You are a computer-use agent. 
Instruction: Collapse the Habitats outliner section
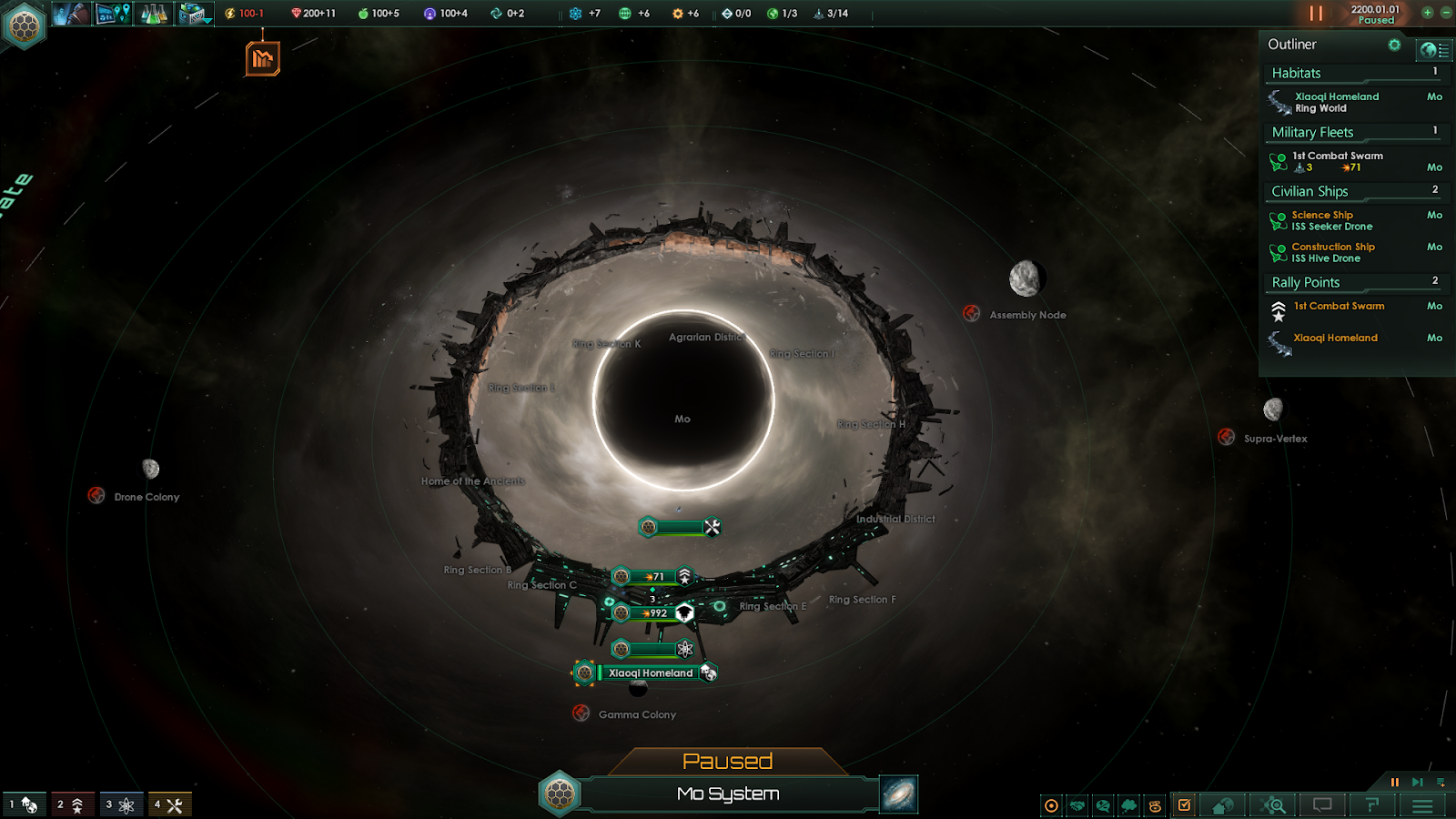coord(1353,73)
